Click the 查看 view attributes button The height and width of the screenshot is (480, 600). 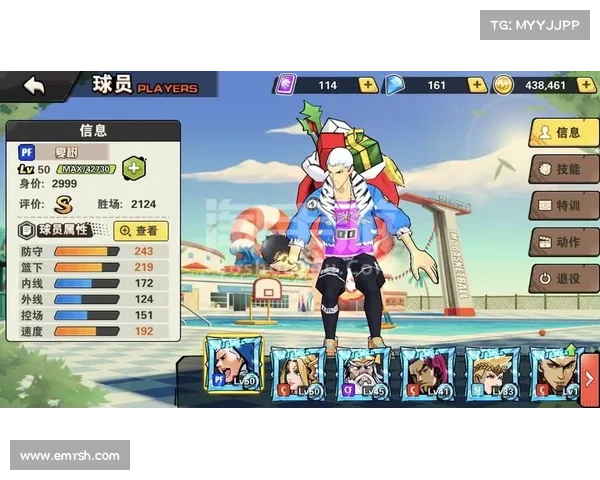click(143, 230)
